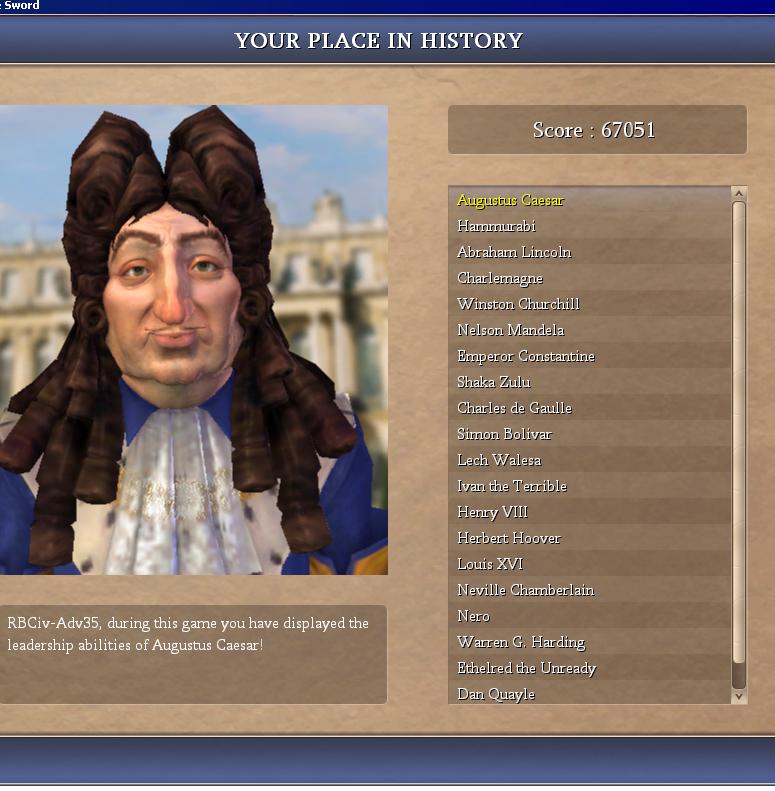Choose Simon Bolivar from the rankings

[504, 434]
